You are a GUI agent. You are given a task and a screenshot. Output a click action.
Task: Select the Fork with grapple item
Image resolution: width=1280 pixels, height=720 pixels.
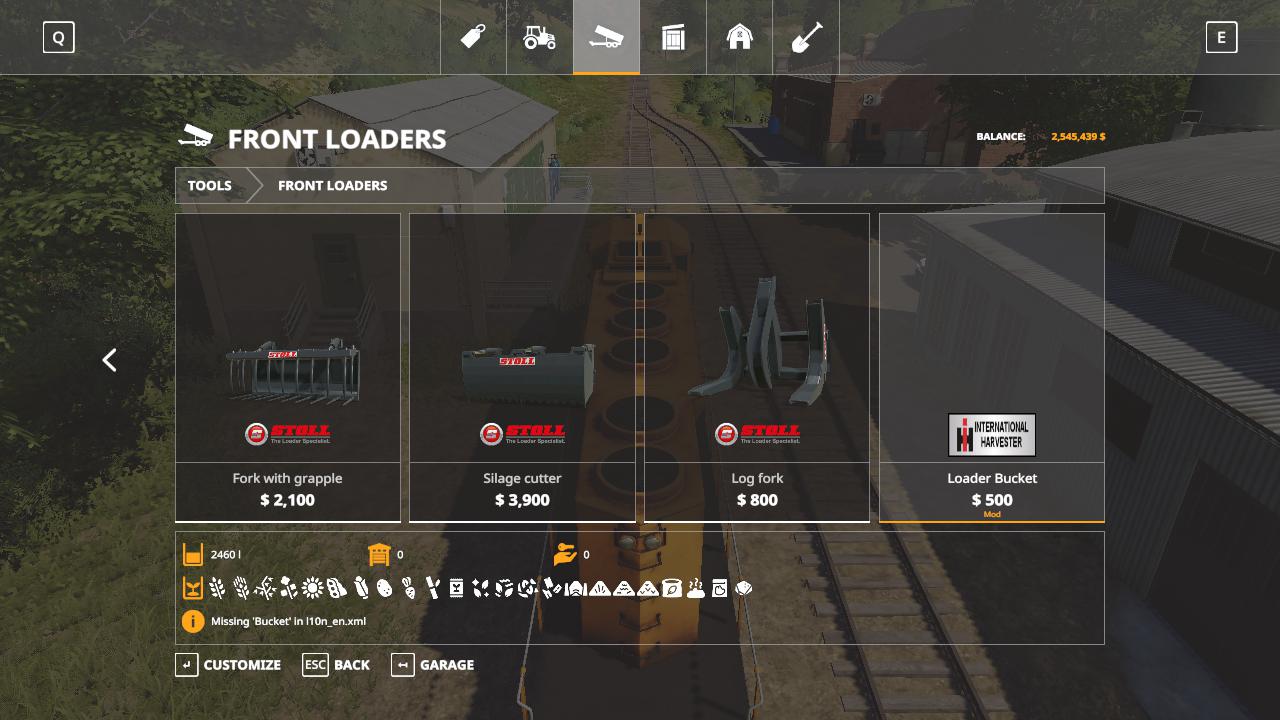pyautogui.click(x=288, y=367)
